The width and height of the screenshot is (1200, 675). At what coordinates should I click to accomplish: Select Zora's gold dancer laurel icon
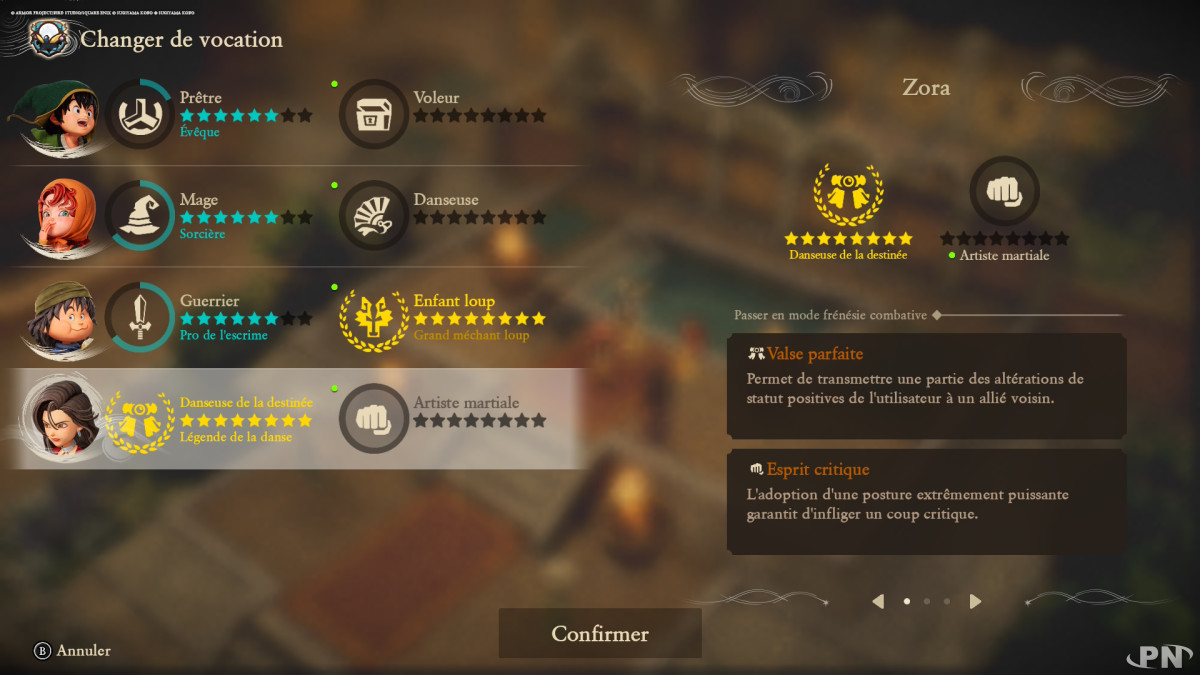click(848, 191)
